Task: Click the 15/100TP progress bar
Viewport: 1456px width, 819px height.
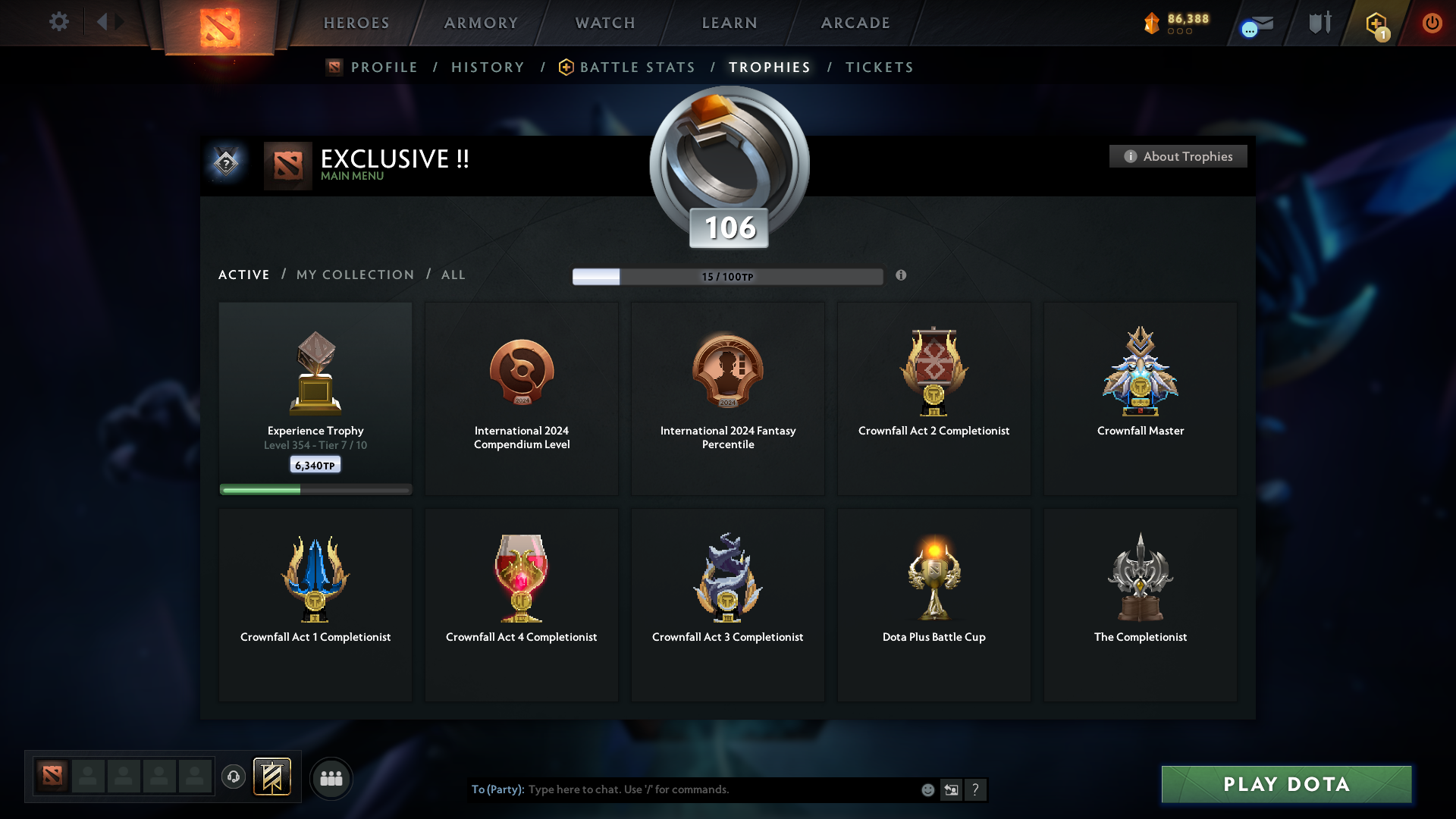Action: click(x=728, y=276)
